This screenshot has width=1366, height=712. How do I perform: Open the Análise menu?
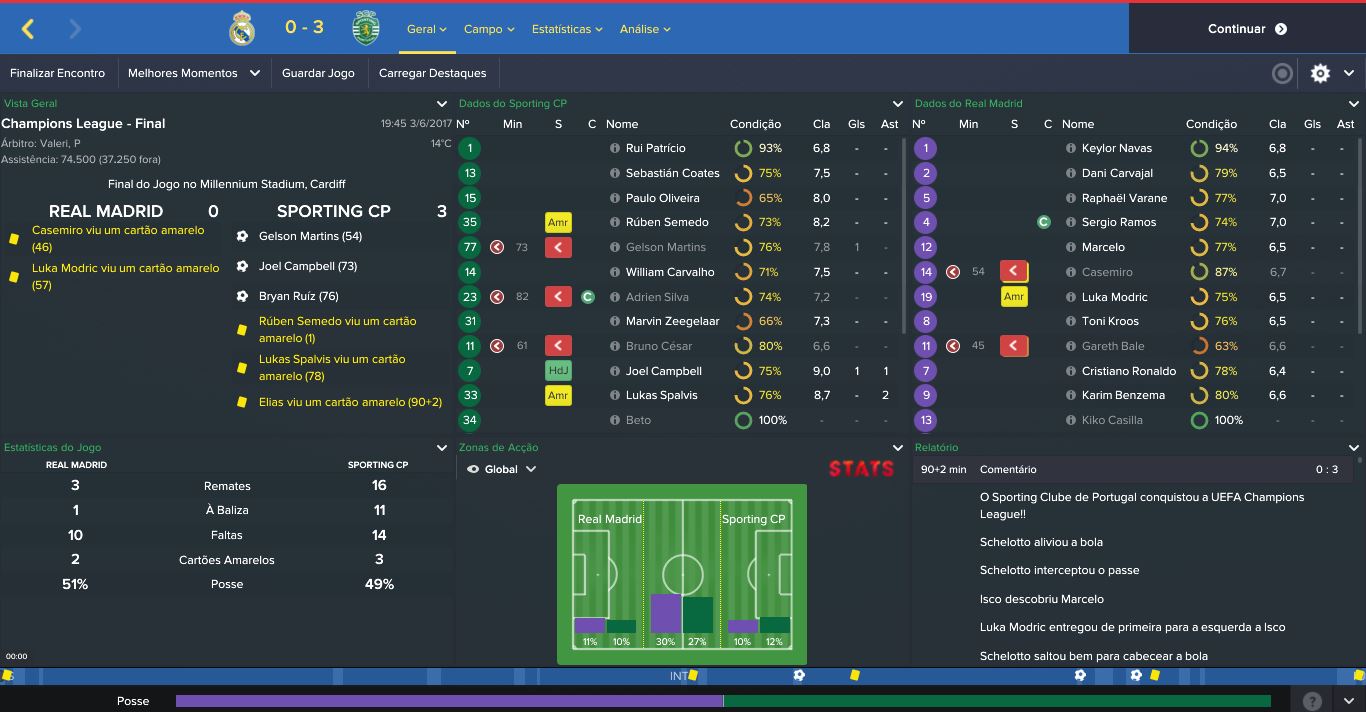644,29
